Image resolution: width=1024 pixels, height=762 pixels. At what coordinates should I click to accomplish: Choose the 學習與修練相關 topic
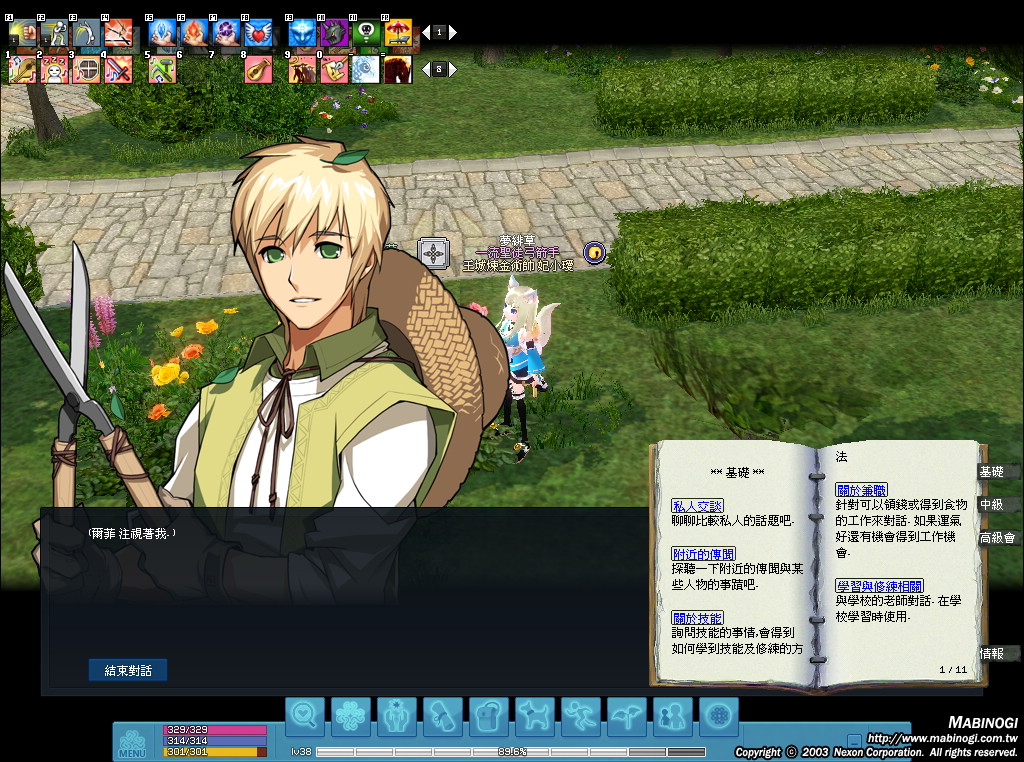click(x=879, y=586)
